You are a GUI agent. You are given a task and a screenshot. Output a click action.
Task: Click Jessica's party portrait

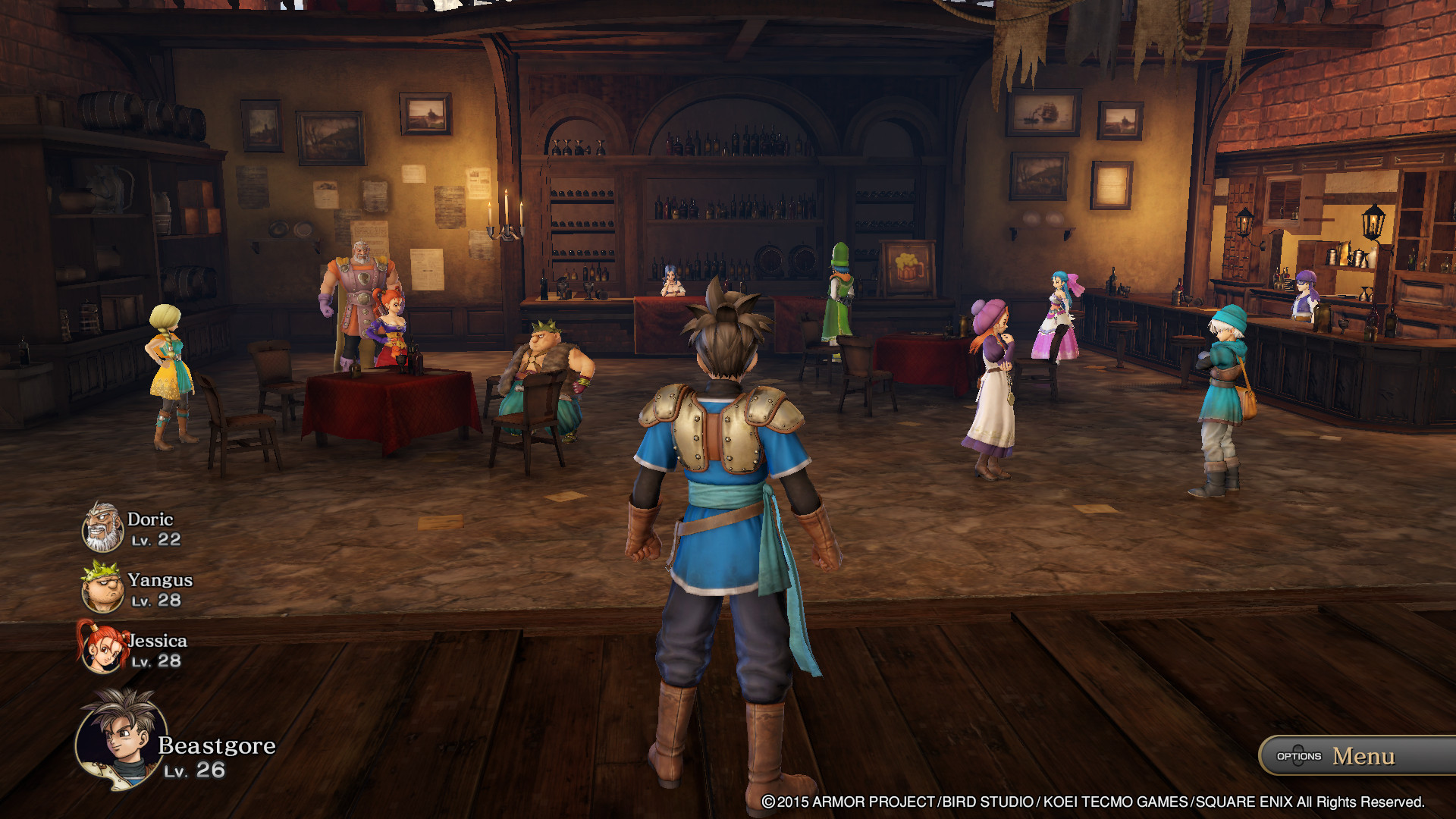coord(102,647)
